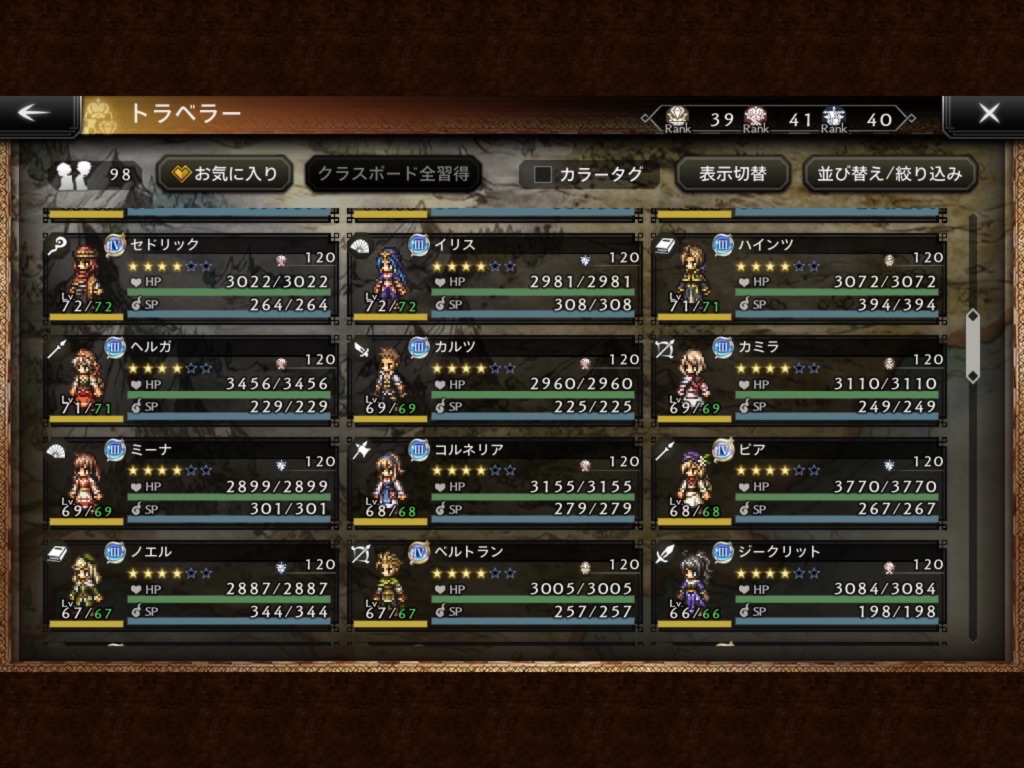Screen dimensions: 1024x768
Task: Select traveler セドリック
Action: point(190,277)
